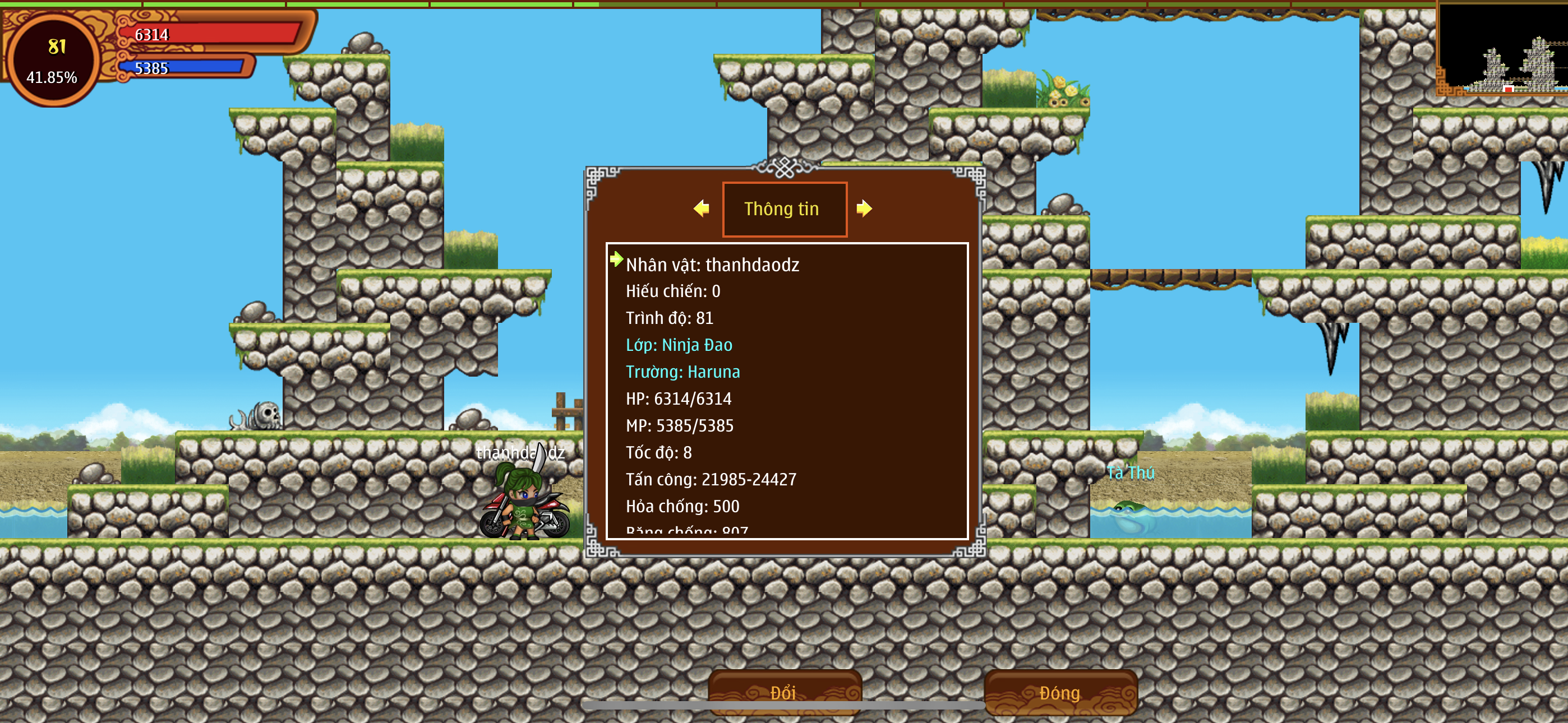The width and height of the screenshot is (1568, 723).
Task: Switch to the previous tab with left arrow
Action: click(x=701, y=208)
